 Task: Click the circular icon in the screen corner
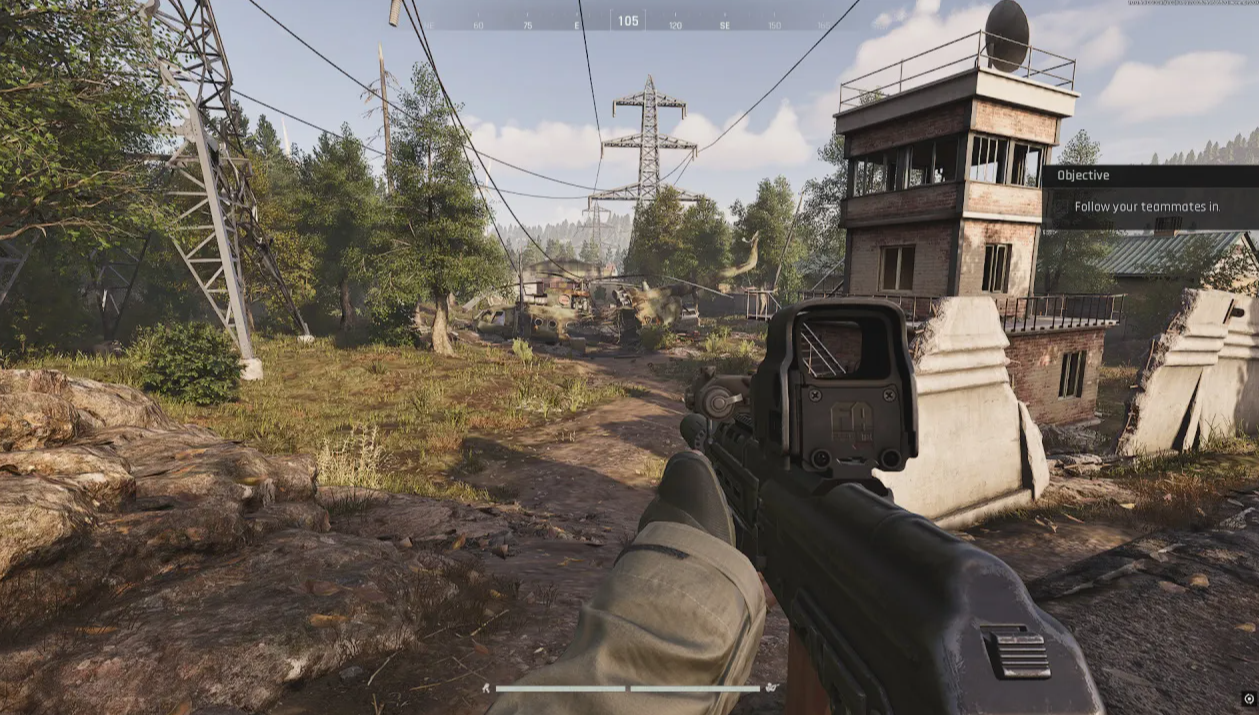pyautogui.click(x=1249, y=699)
